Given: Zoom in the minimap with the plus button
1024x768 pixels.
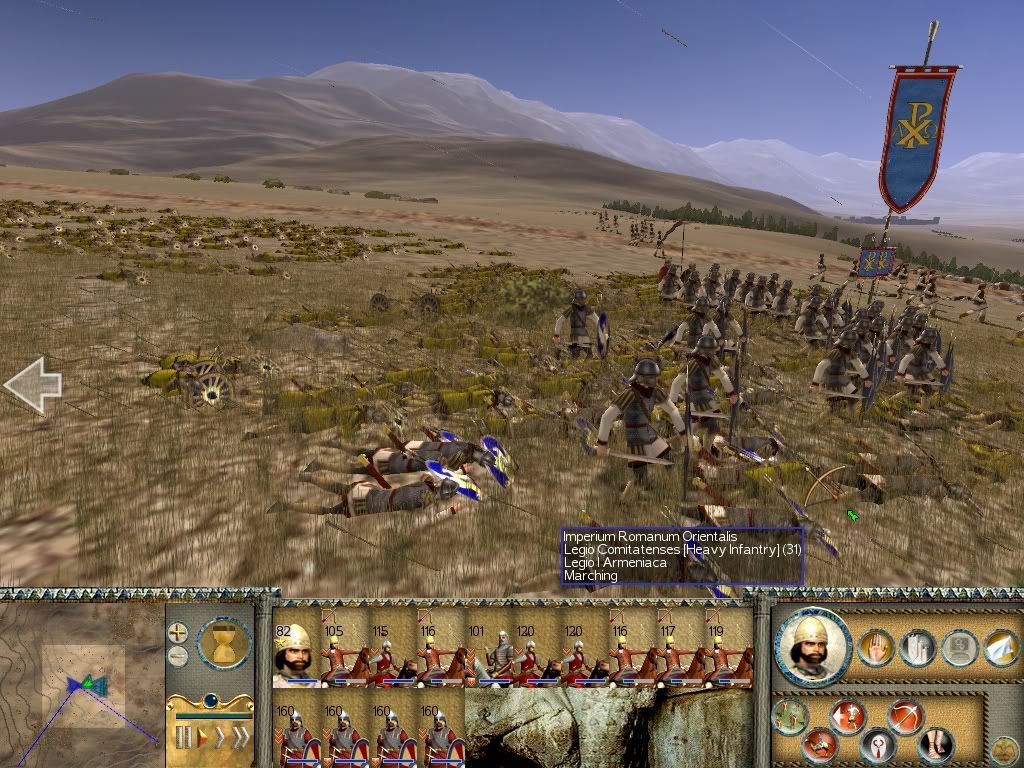Looking at the screenshot, I should tap(178, 633).
